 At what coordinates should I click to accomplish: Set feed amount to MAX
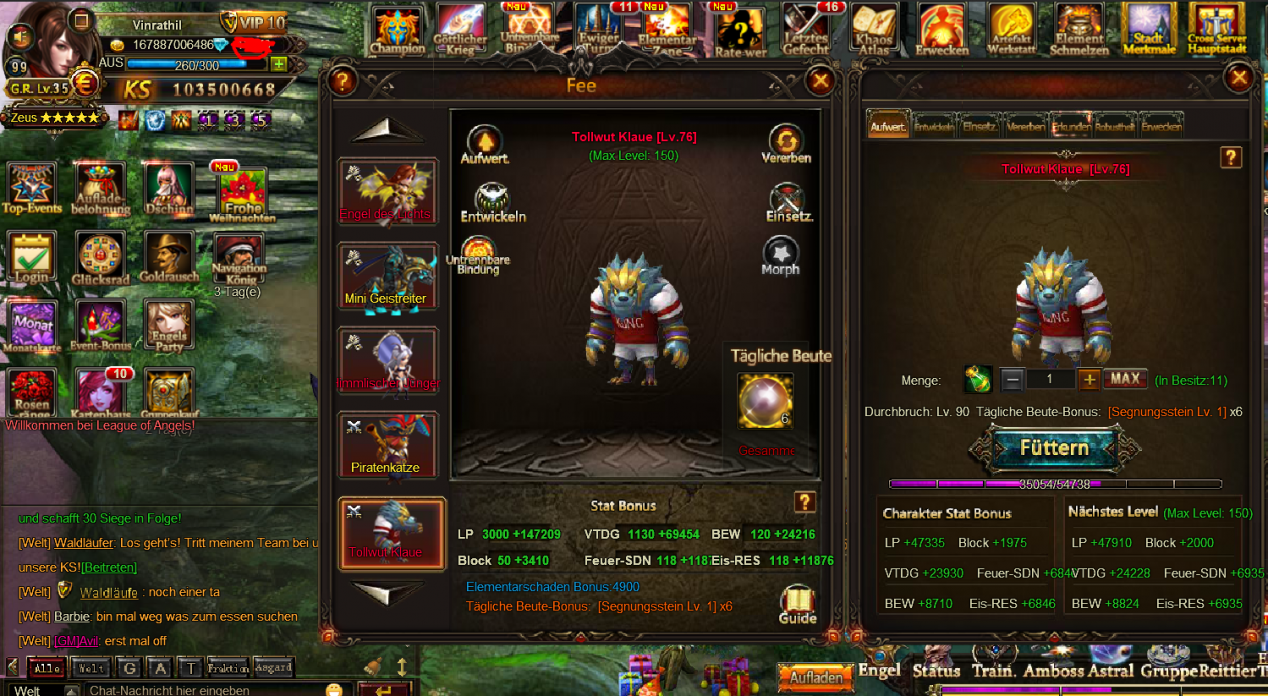coord(1125,379)
